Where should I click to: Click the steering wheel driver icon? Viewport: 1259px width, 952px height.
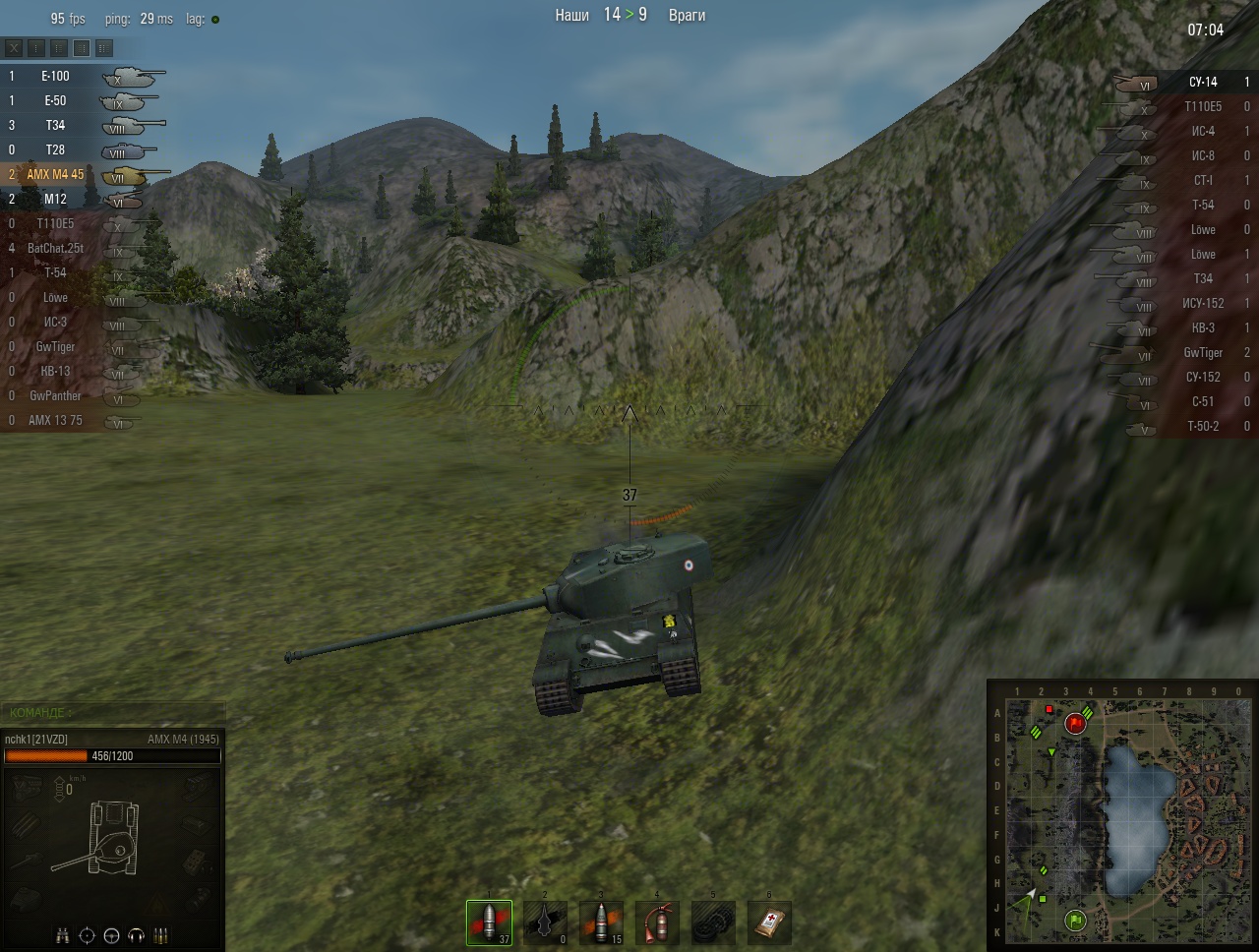pyautogui.click(x=111, y=935)
